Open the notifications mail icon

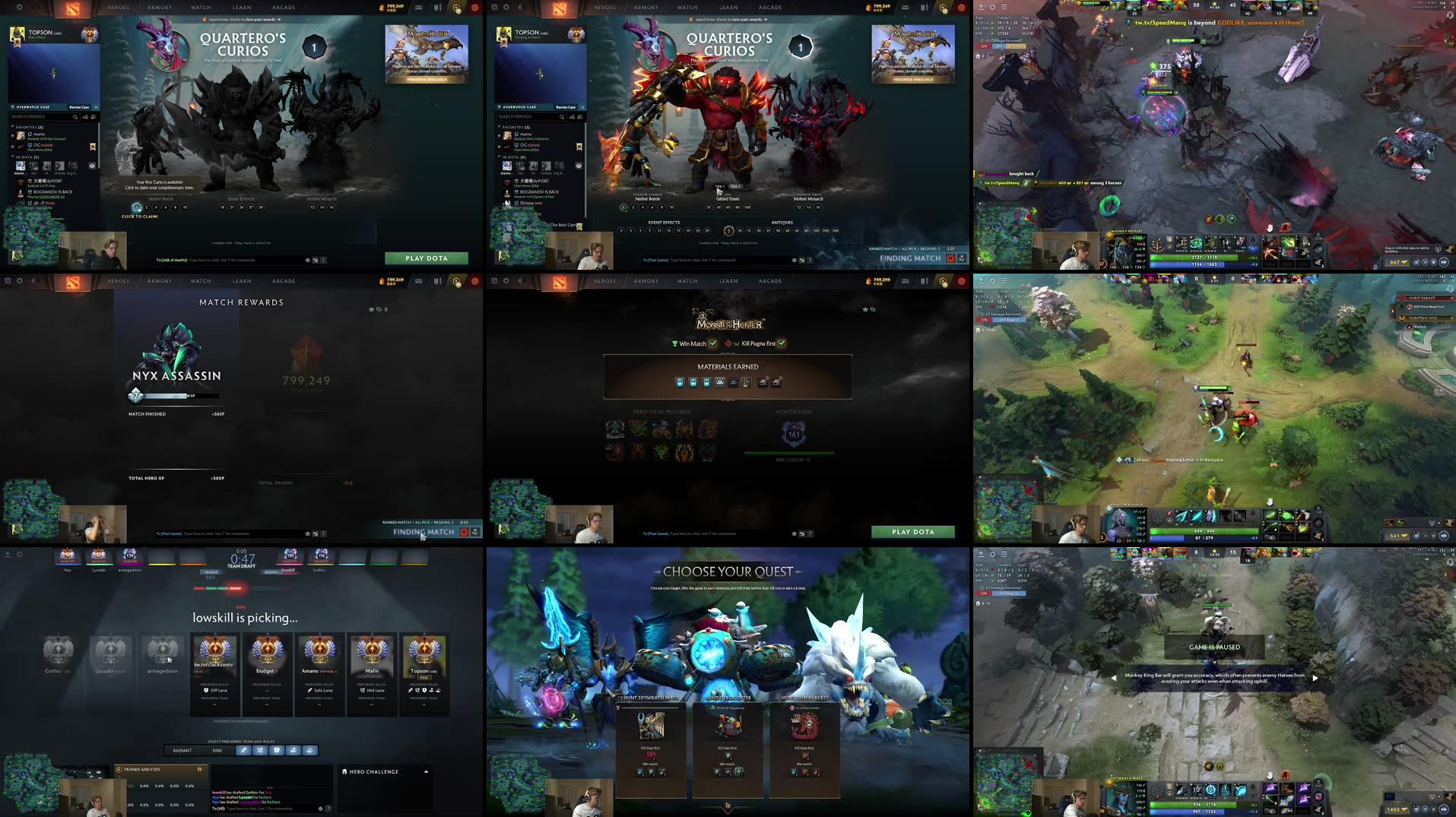pos(419,7)
